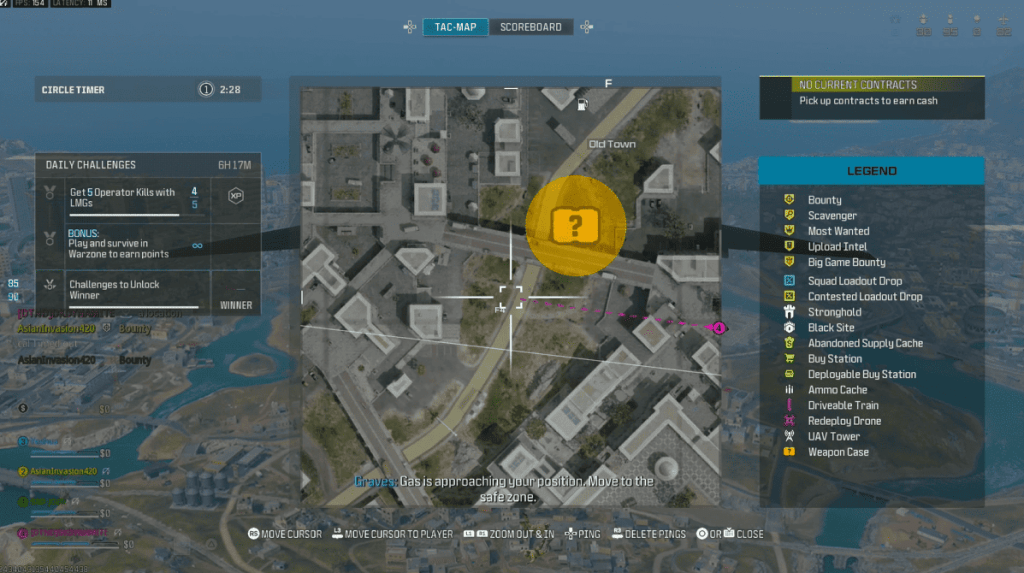The image size is (1024, 573).
Task: Select the Buy Station legend entry
Action: tap(834, 359)
